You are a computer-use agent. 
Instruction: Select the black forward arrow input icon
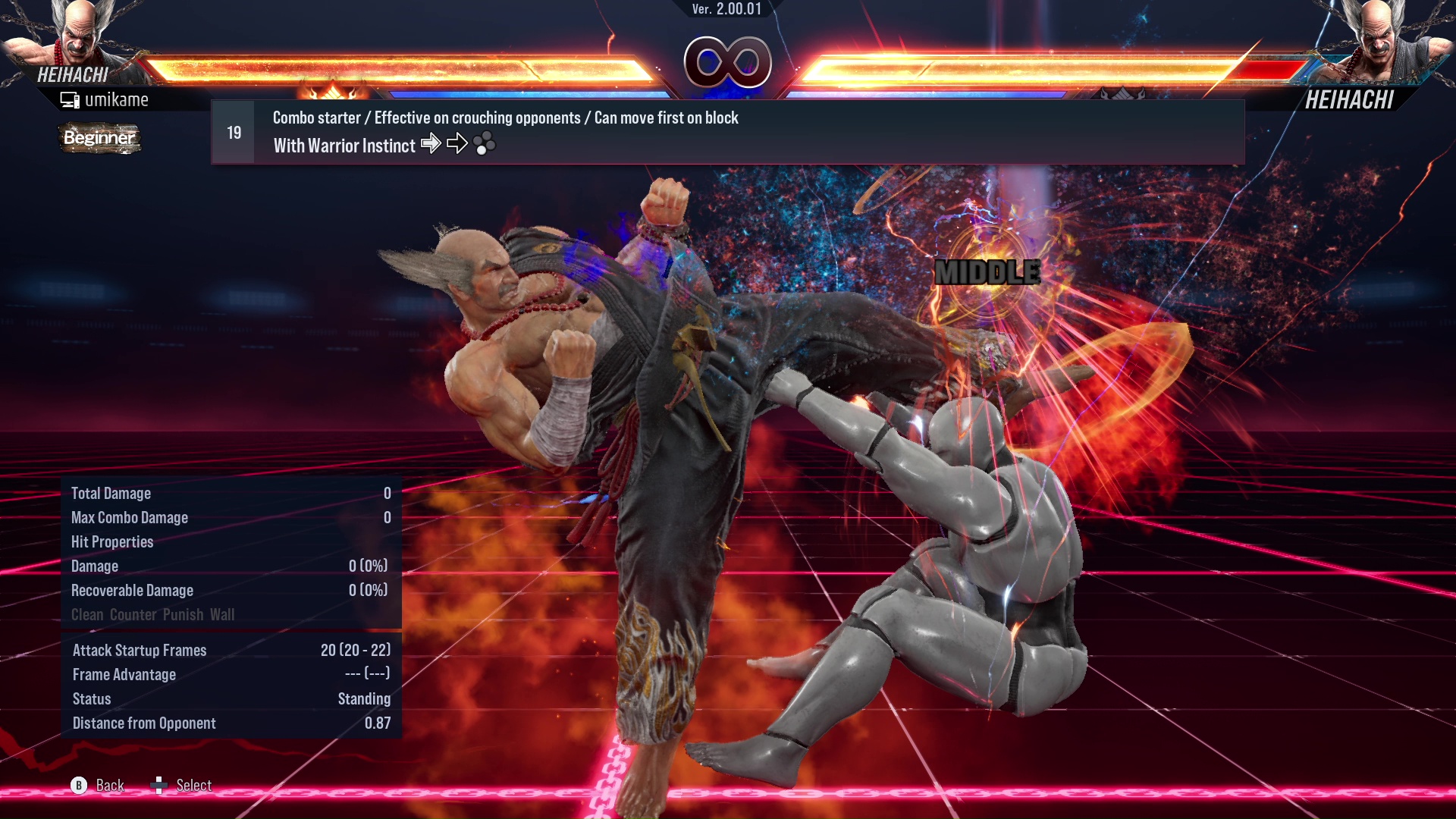tap(458, 143)
